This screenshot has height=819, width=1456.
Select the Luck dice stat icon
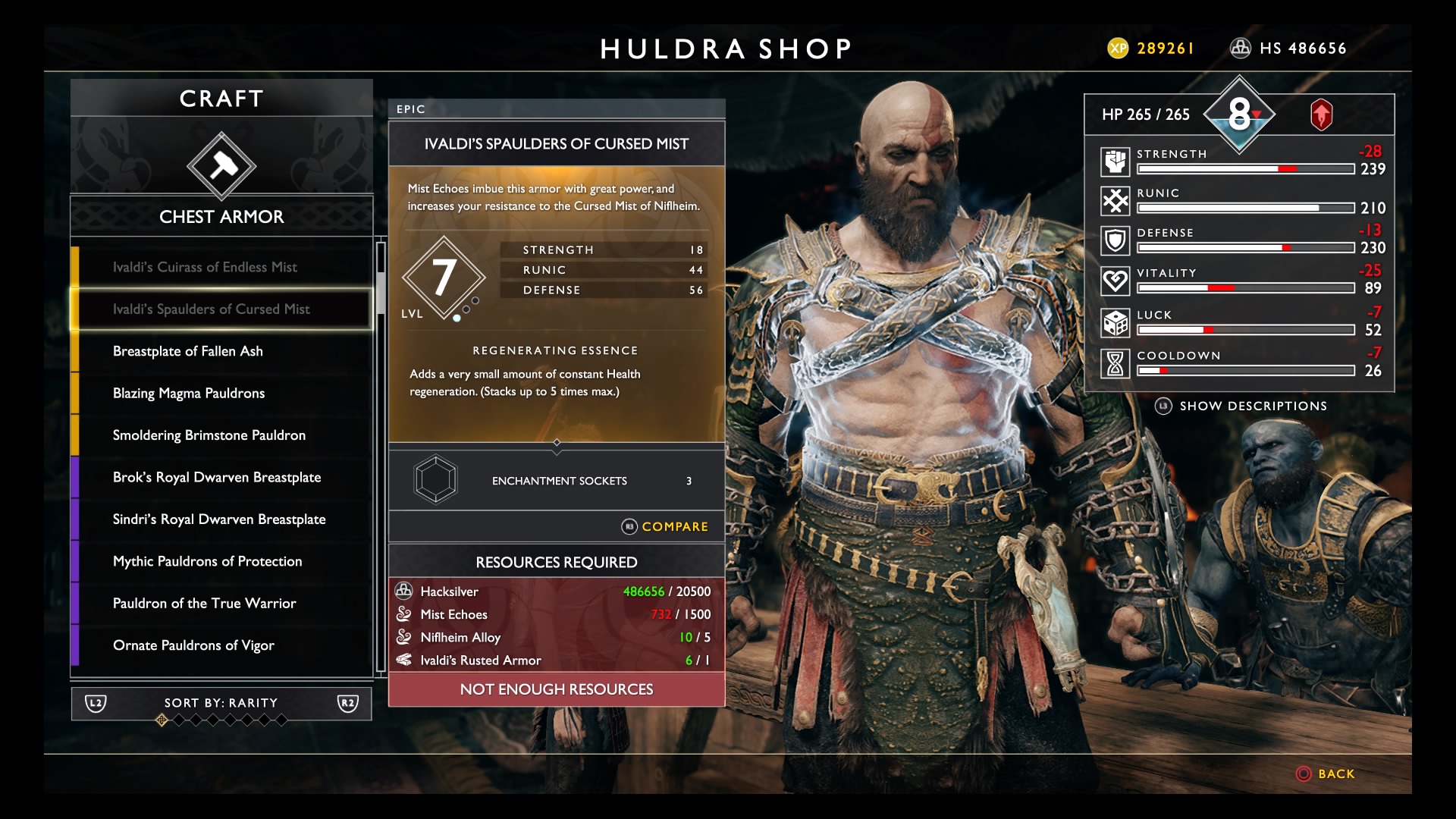point(1115,323)
